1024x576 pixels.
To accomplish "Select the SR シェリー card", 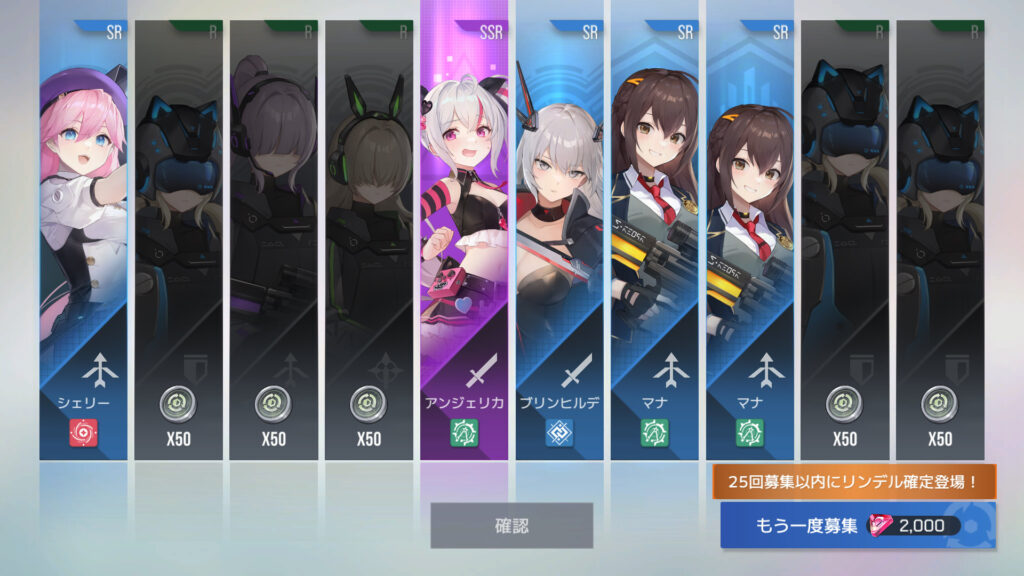I will coord(83,240).
